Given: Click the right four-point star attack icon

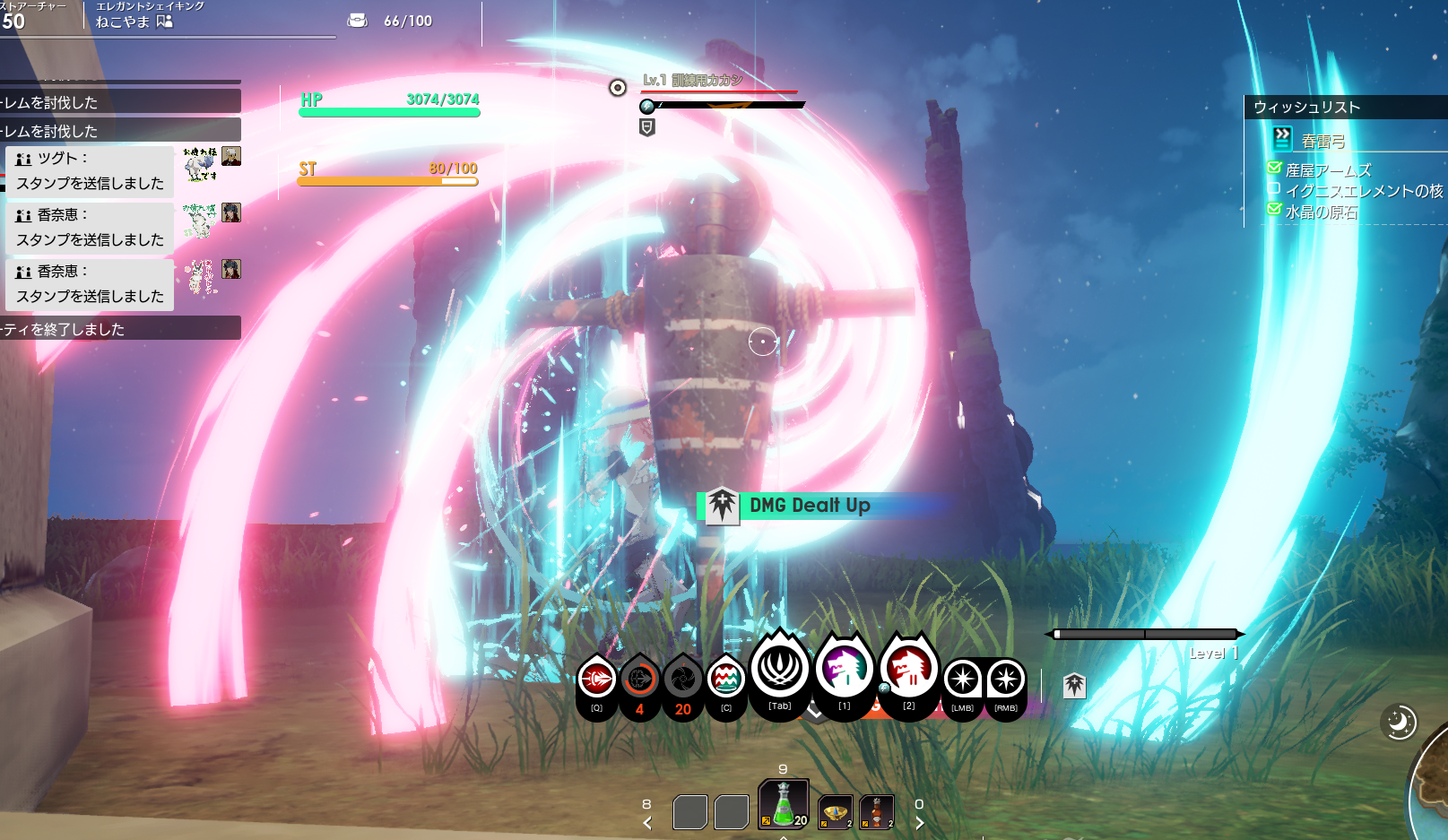Looking at the screenshot, I should [x=1005, y=680].
